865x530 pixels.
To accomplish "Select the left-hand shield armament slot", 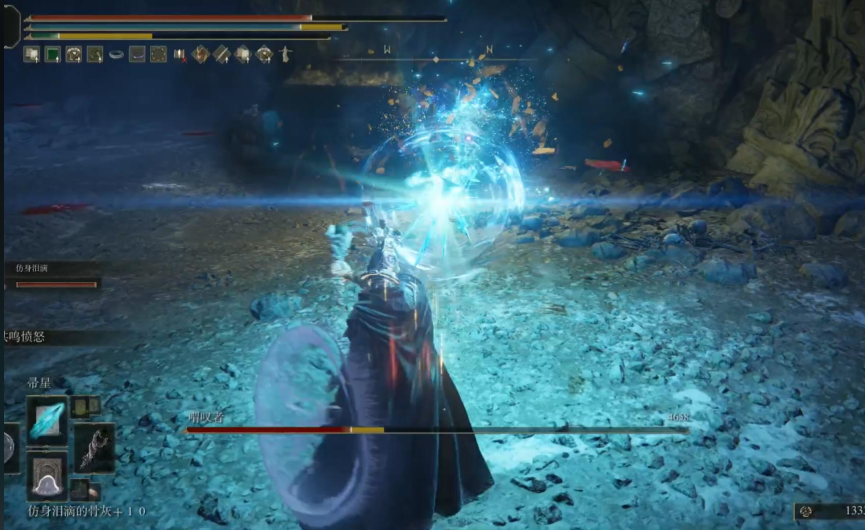I will coord(8,448).
